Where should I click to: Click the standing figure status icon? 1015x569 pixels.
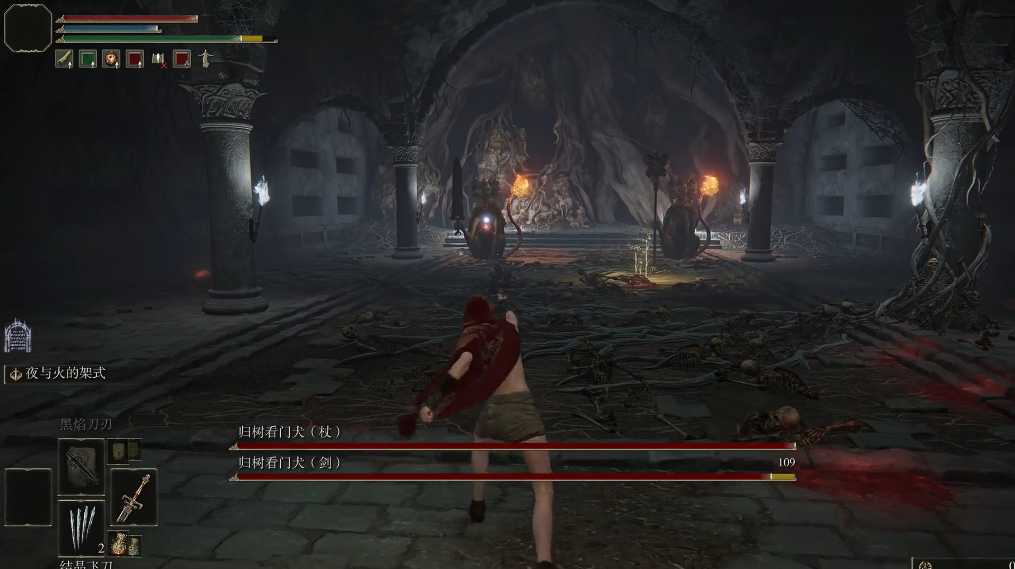click(205, 58)
